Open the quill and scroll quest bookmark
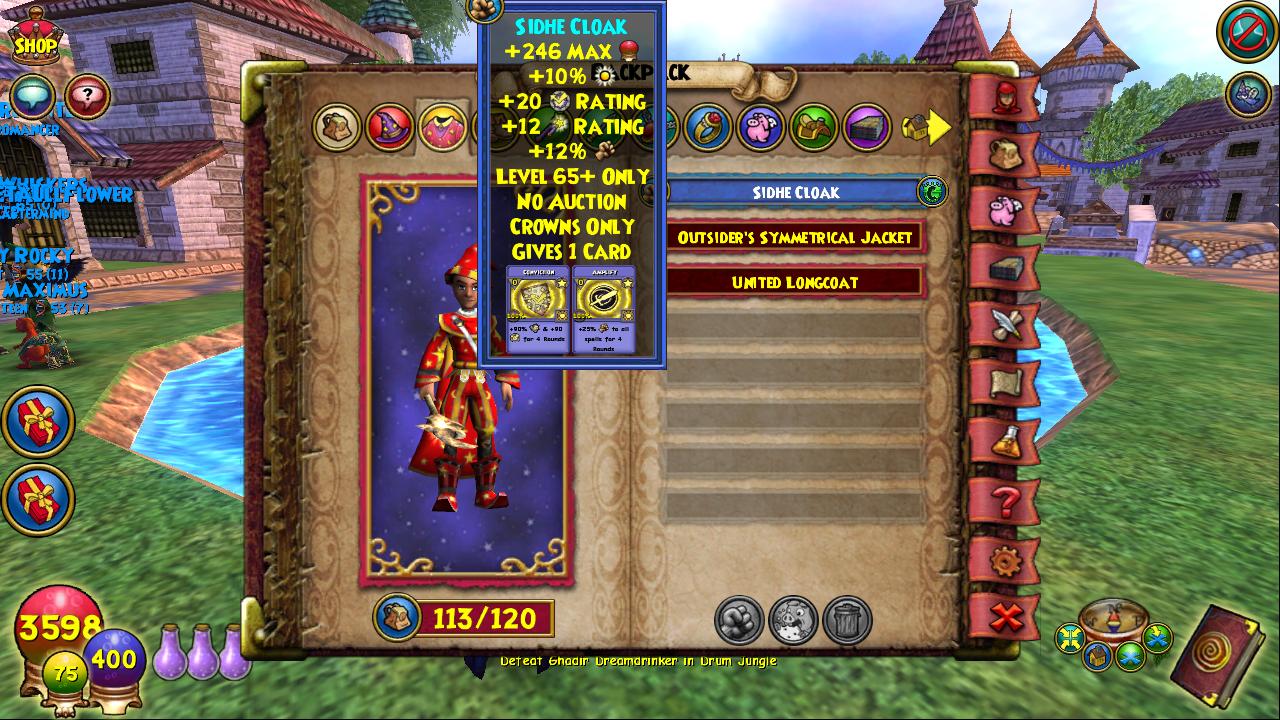Screen dimensions: 1280x720 (x=1003, y=325)
